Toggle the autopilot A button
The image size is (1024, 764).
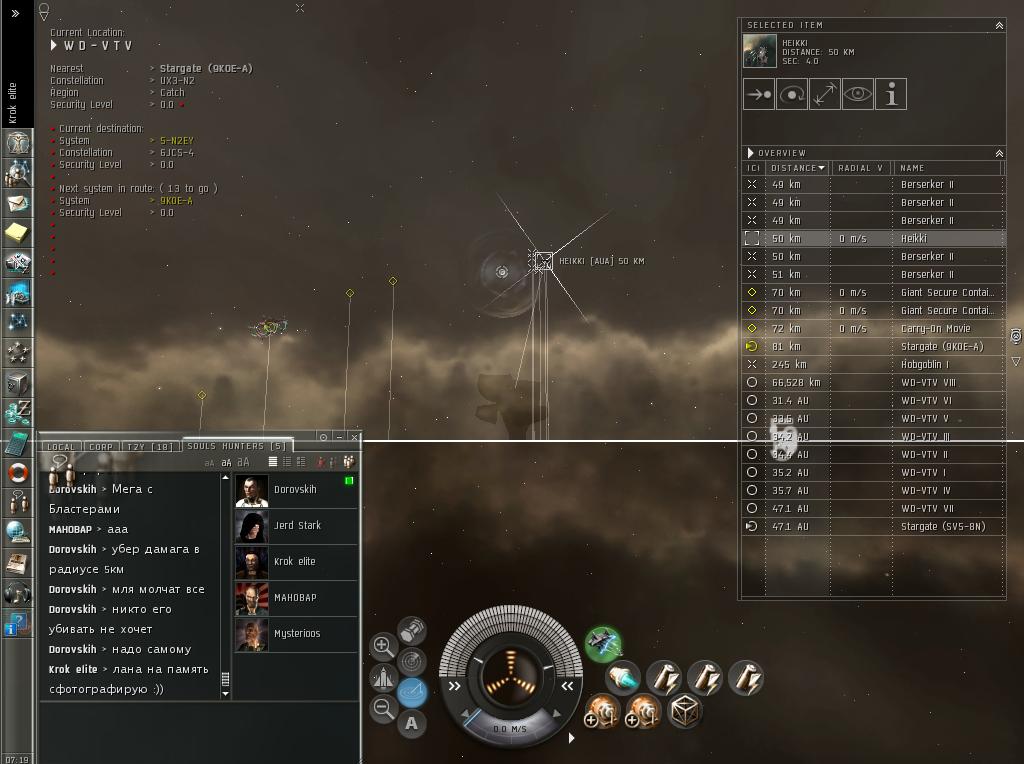[x=411, y=723]
